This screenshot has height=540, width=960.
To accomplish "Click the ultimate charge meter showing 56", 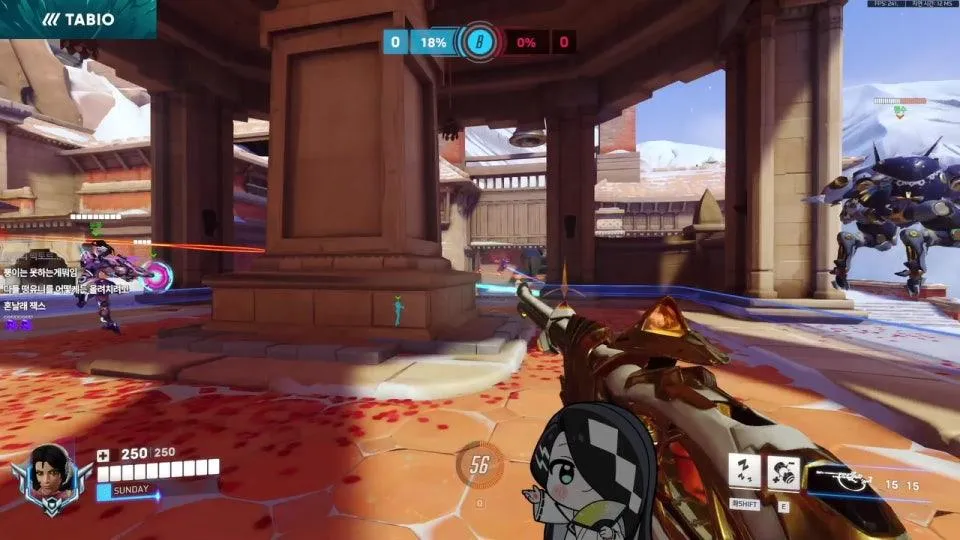I will click(x=480, y=466).
